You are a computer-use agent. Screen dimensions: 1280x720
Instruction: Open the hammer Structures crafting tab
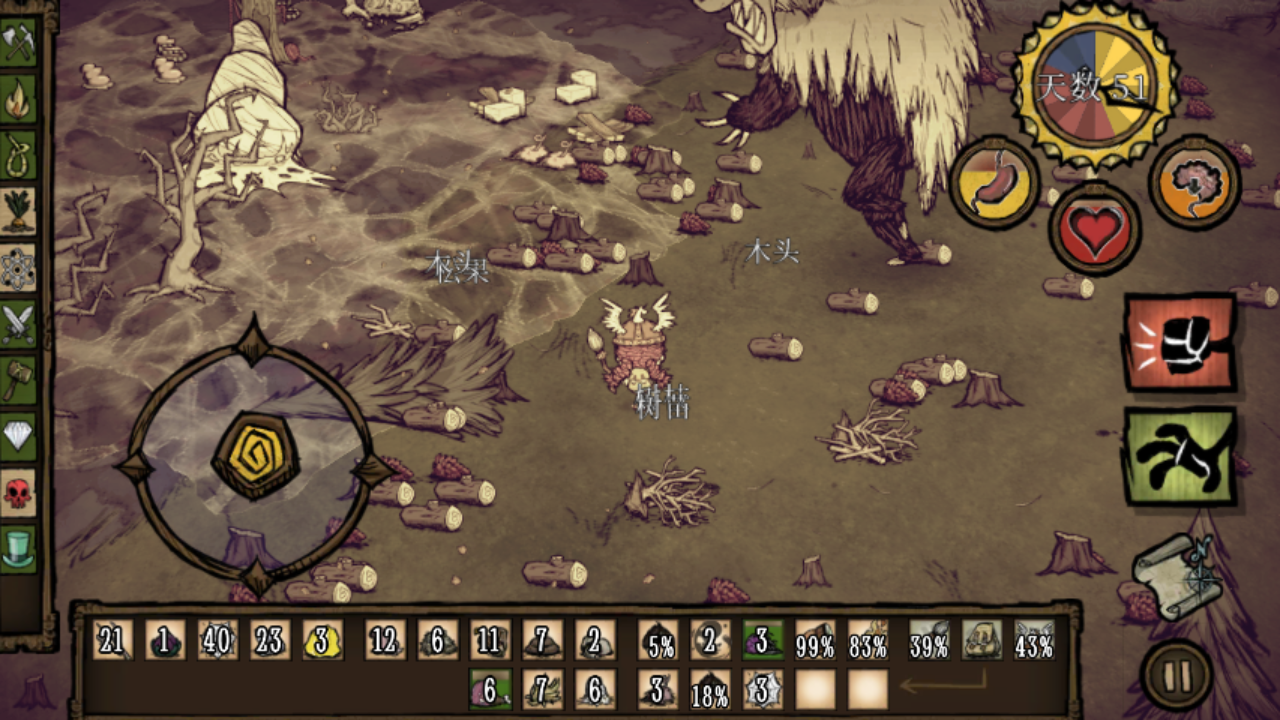pyautogui.click(x=18, y=380)
